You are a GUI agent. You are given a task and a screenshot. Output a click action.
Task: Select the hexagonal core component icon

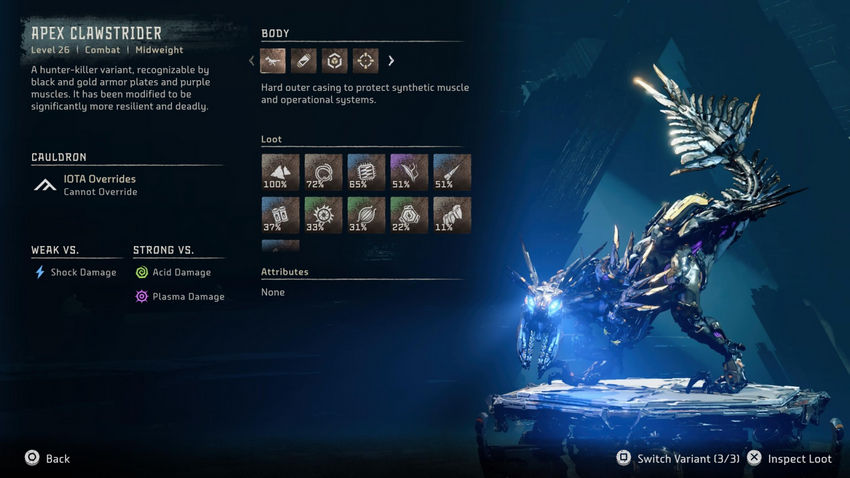click(x=335, y=61)
